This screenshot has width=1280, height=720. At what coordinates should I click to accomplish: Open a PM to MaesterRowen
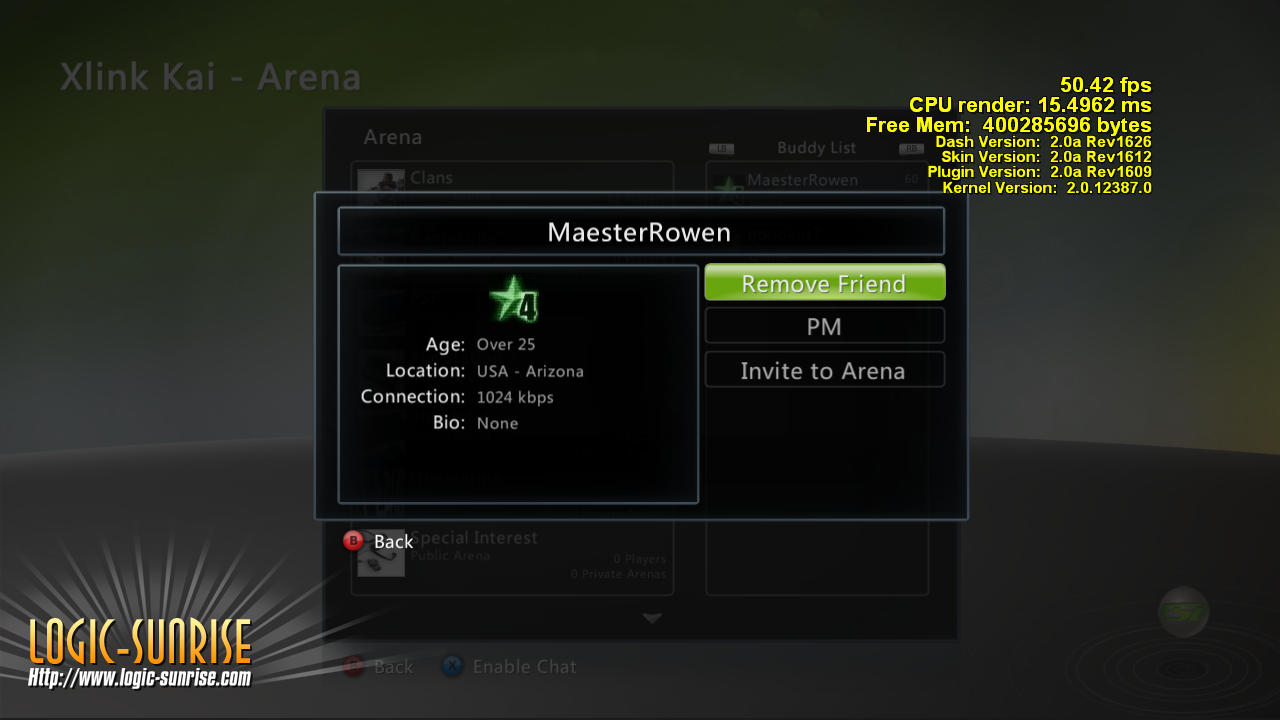824,326
